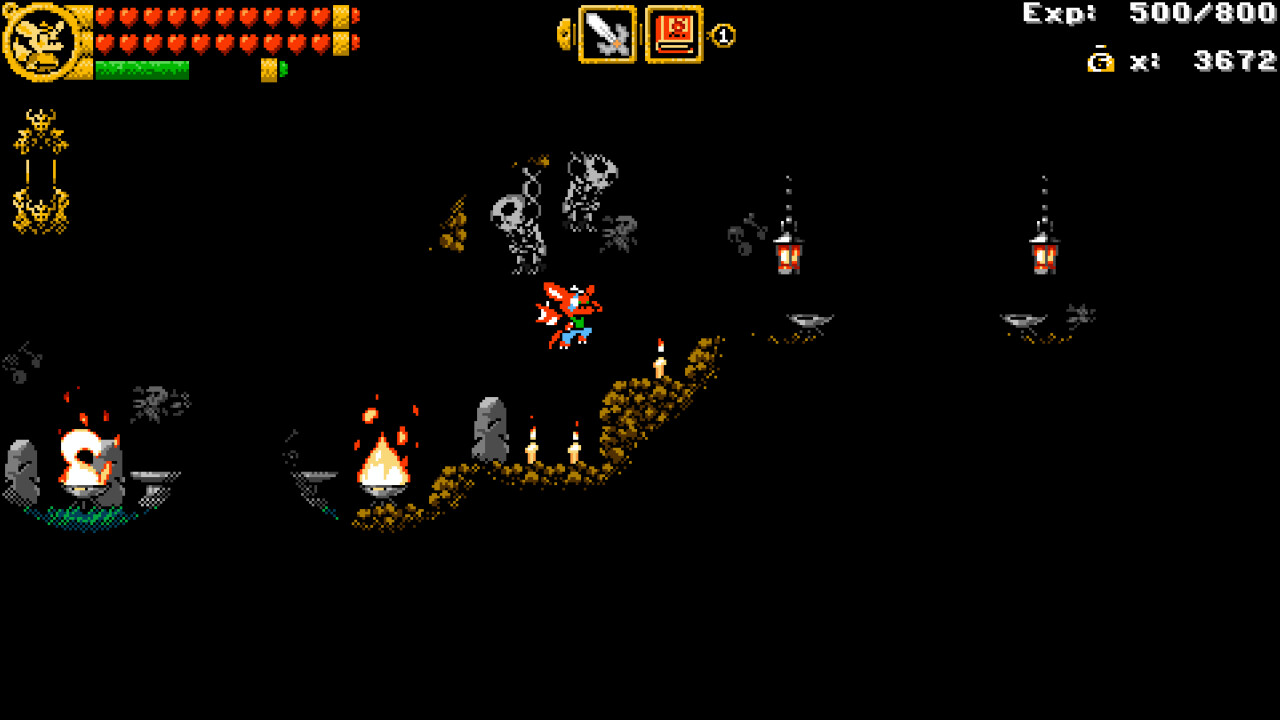Select the equipped sword icon
The width and height of the screenshot is (1280, 720).
click(x=608, y=33)
